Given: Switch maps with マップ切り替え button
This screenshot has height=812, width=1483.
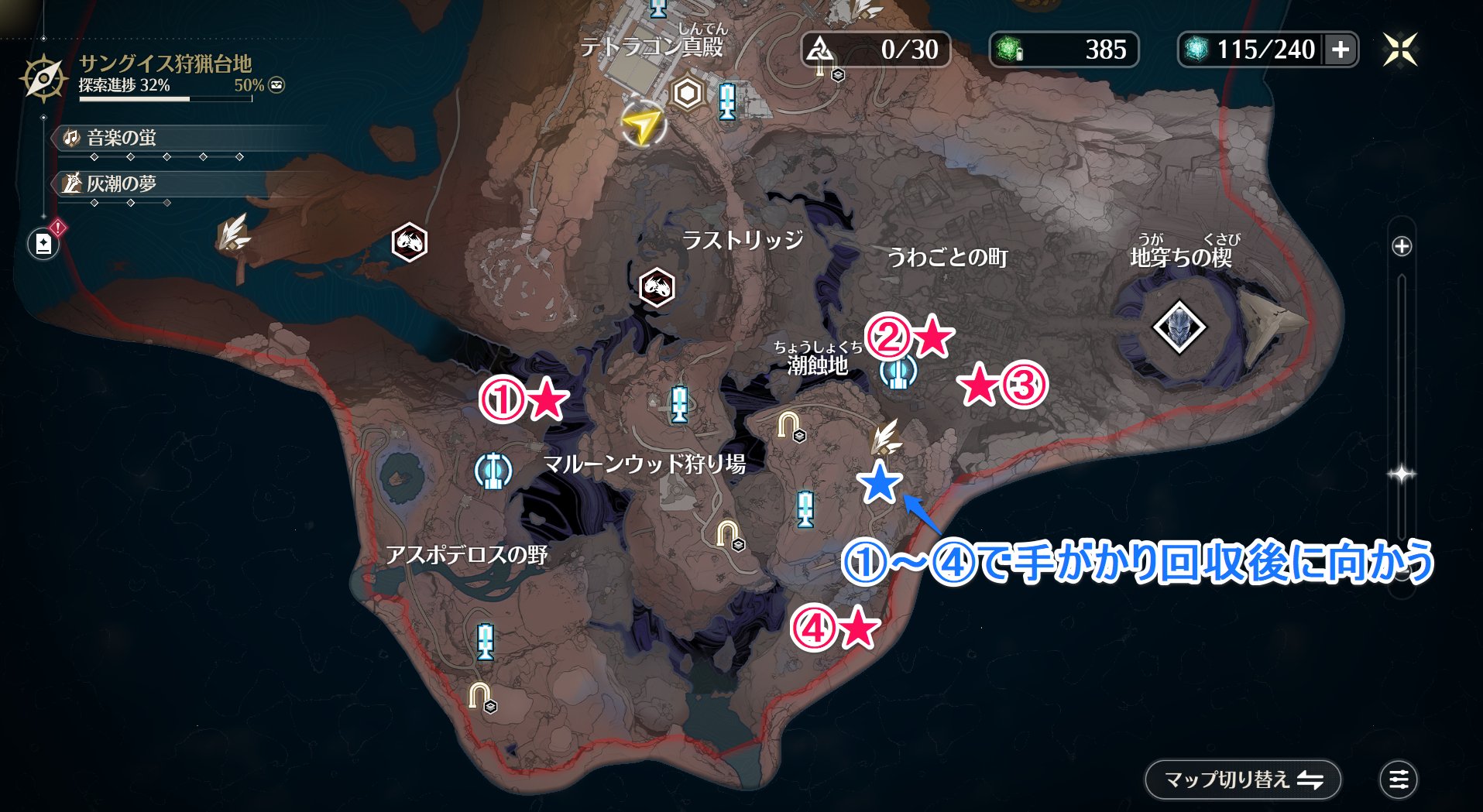Looking at the screenshot, I should (1242, 779).
